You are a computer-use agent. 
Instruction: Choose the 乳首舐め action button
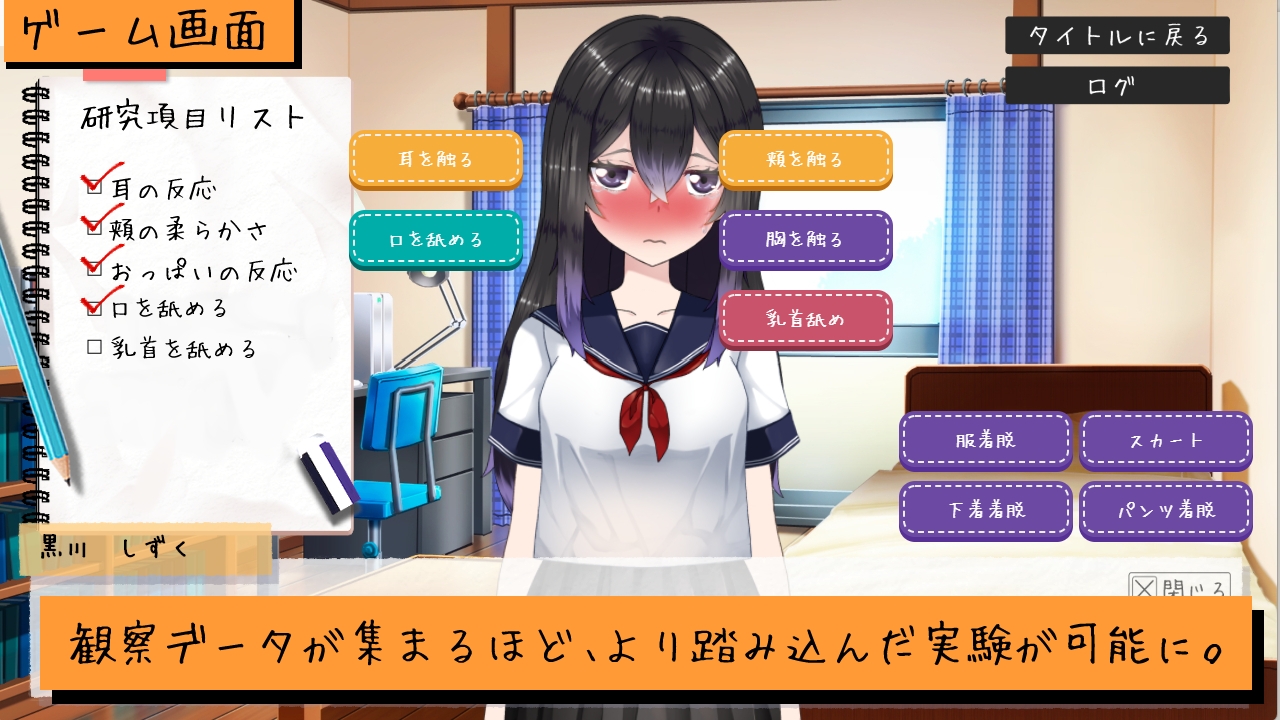pyautogui.click(x=806, y=319)
